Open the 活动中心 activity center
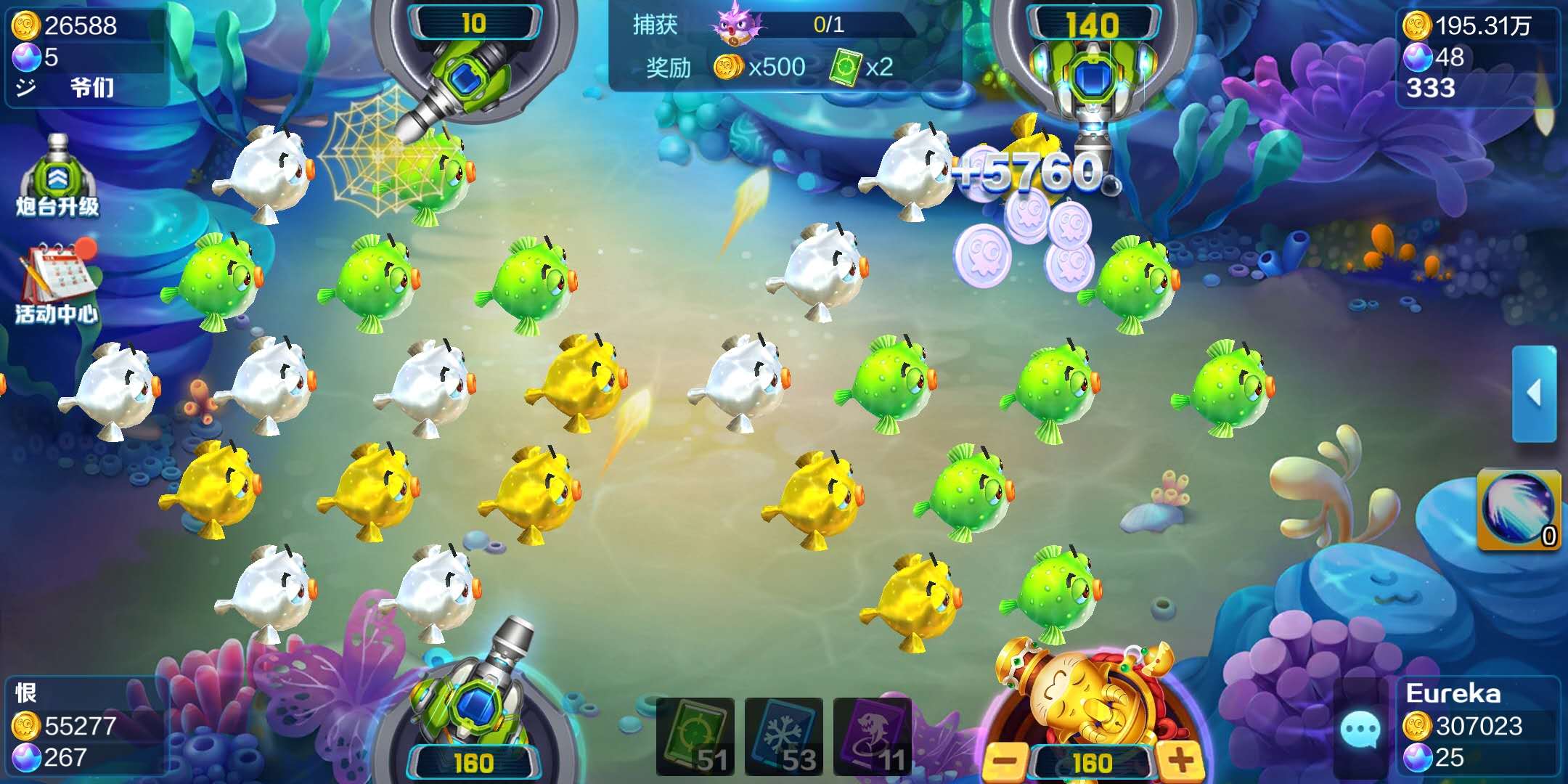The image size is (1568, 784). (57, 283)
